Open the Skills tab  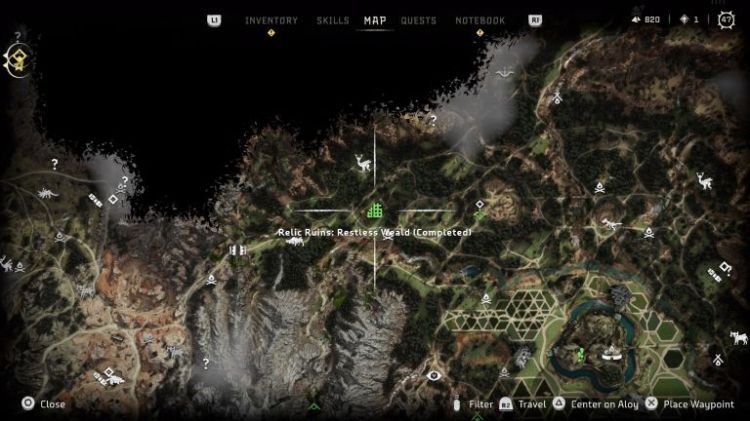coord(332,20)
